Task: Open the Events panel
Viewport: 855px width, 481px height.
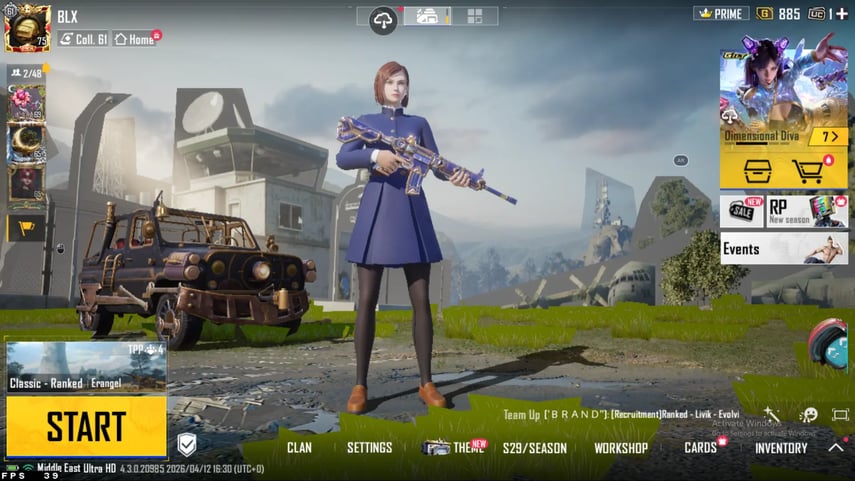Action: coord(783,248)
